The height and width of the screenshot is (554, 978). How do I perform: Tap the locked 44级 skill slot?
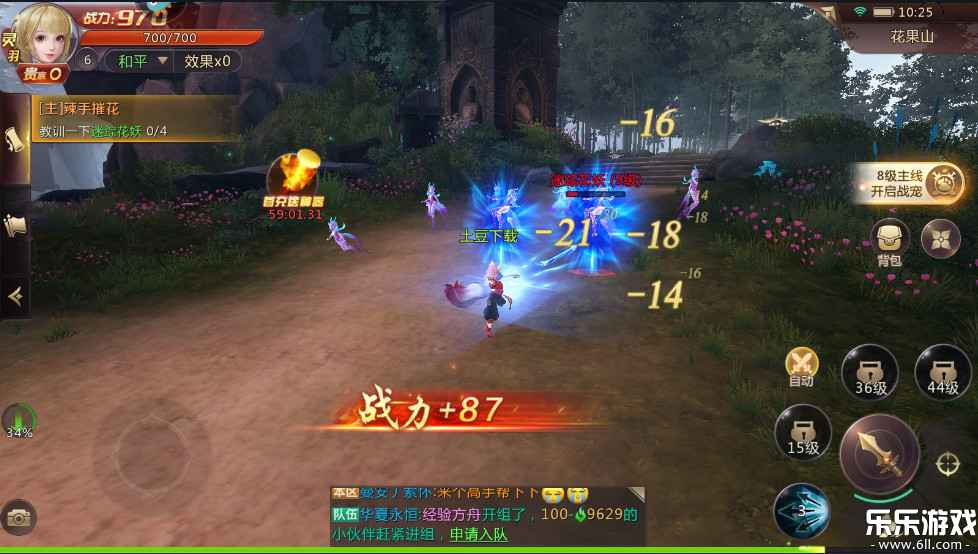[942, 372]
